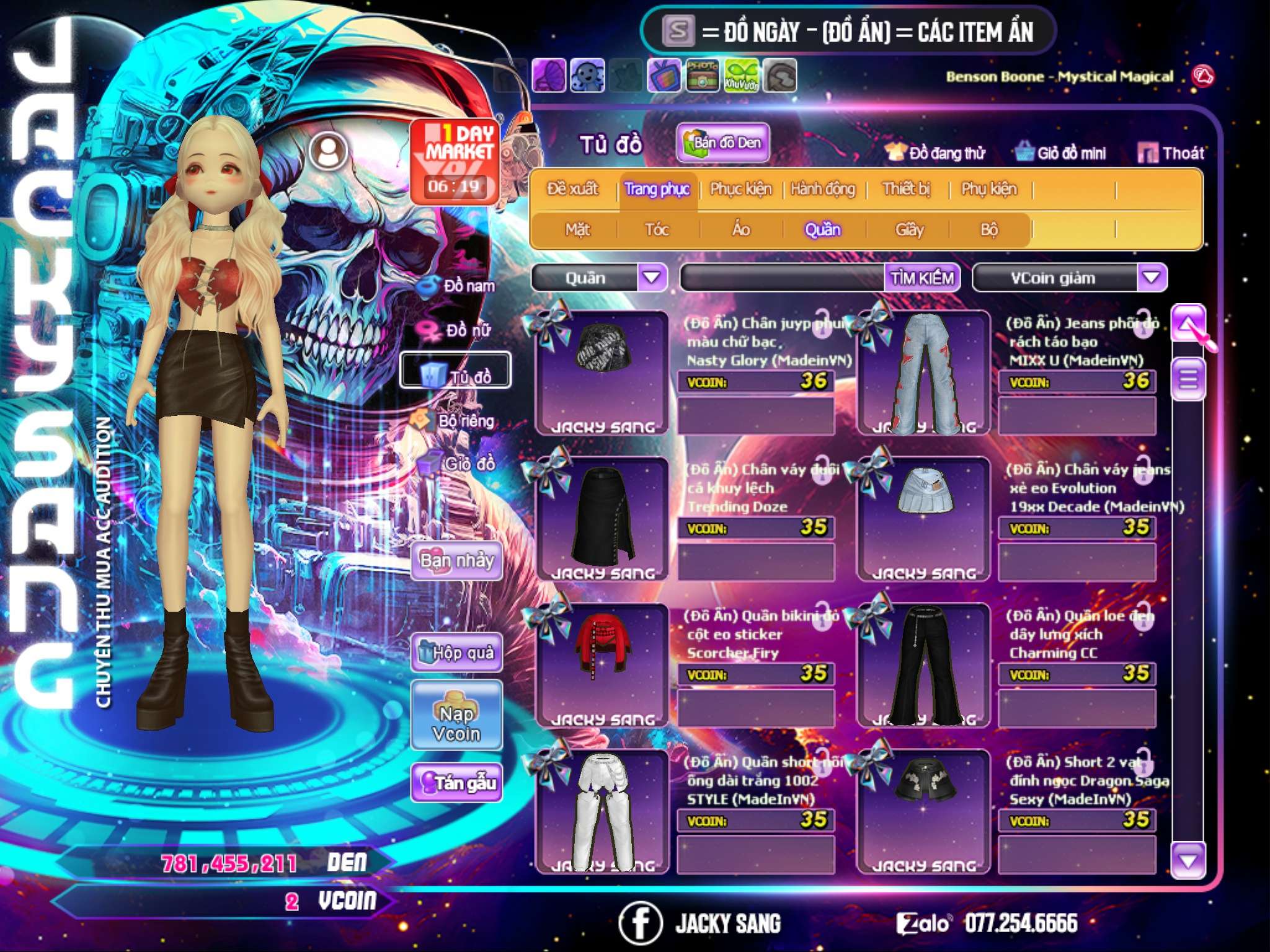Pick the red bikini bottoms item
The image size is (1270, 952).
[601, 663]
